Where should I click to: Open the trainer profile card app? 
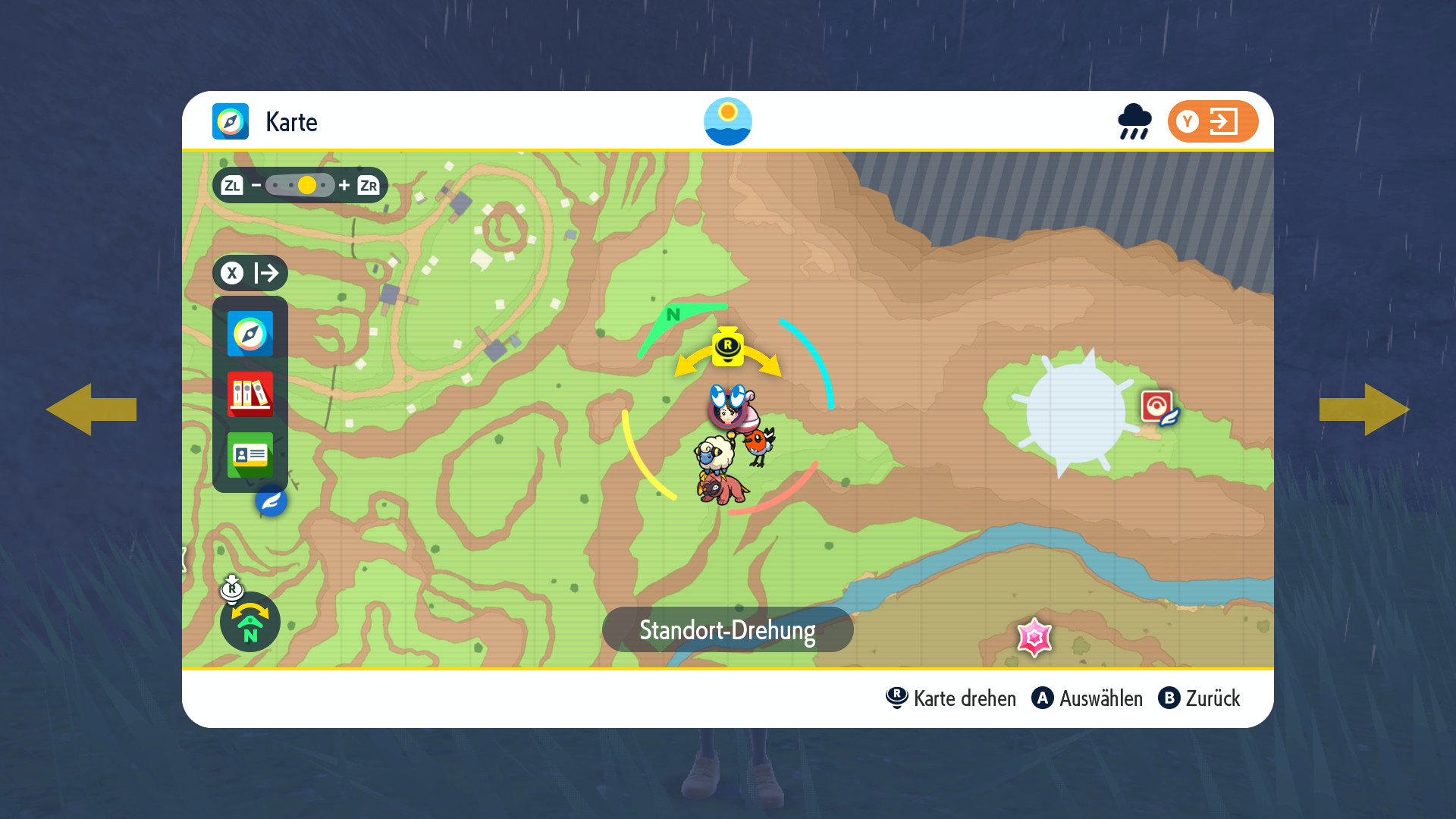(249, 455)
